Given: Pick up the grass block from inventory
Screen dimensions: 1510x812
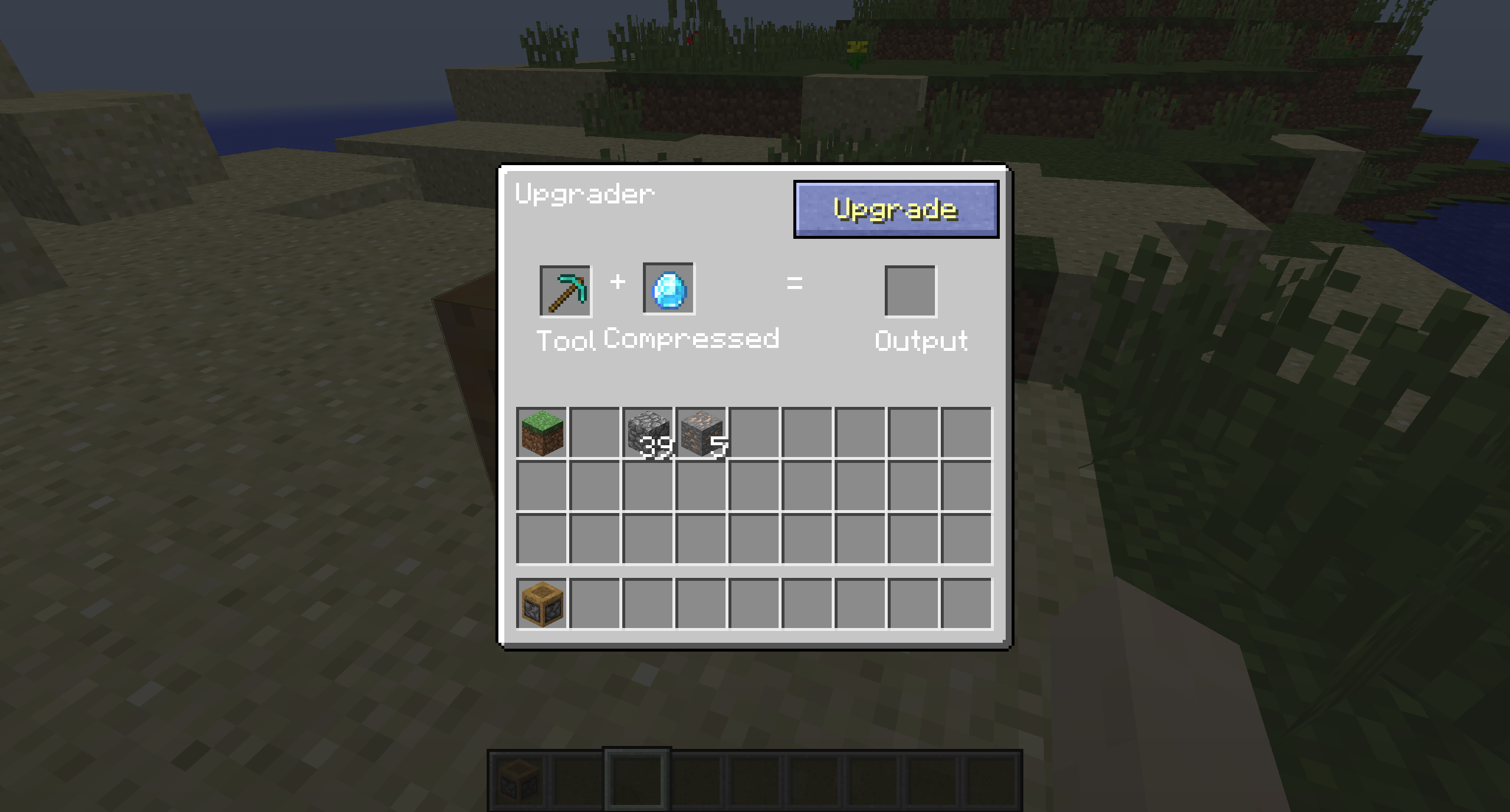Looking at the screenshot, I should pos(541,432).
